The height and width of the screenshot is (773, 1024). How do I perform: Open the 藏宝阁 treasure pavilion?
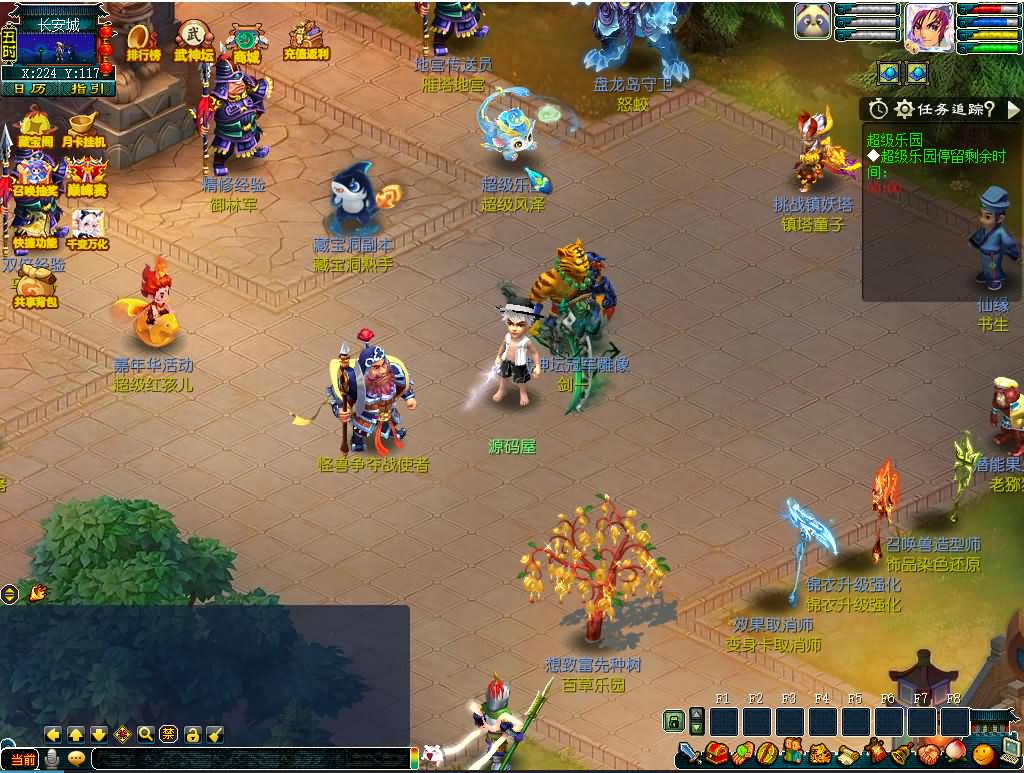click(x=36, y=130)
